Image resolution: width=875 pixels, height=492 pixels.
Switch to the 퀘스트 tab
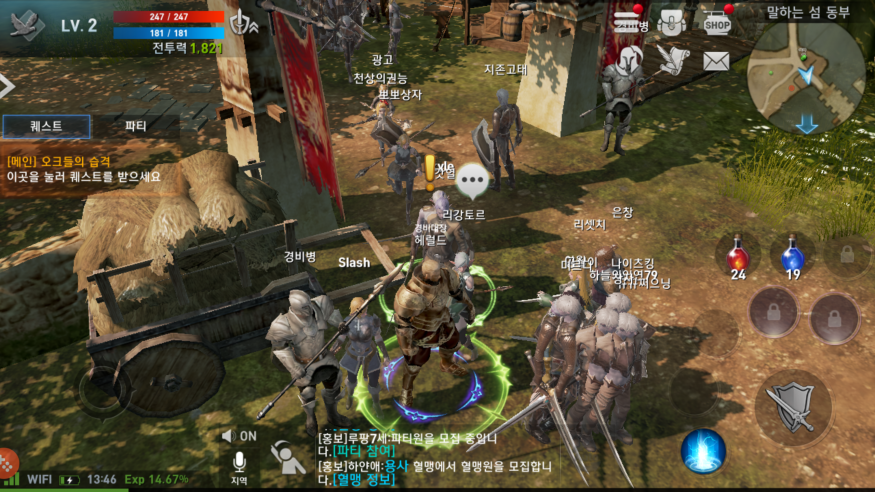(46, 126)
